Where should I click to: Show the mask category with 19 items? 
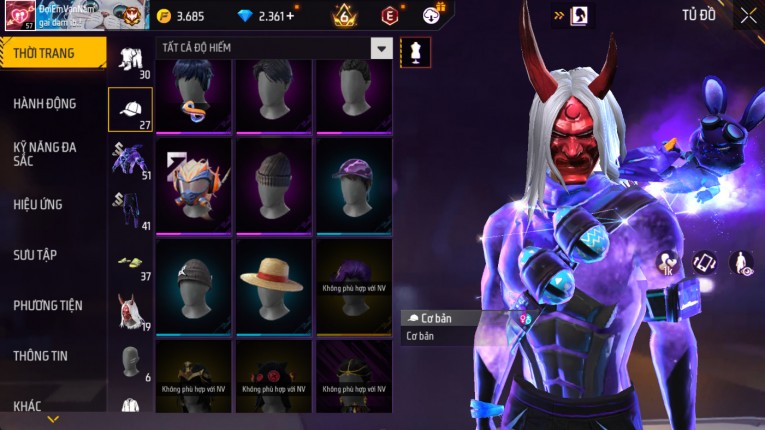click(x=130, y=313)
